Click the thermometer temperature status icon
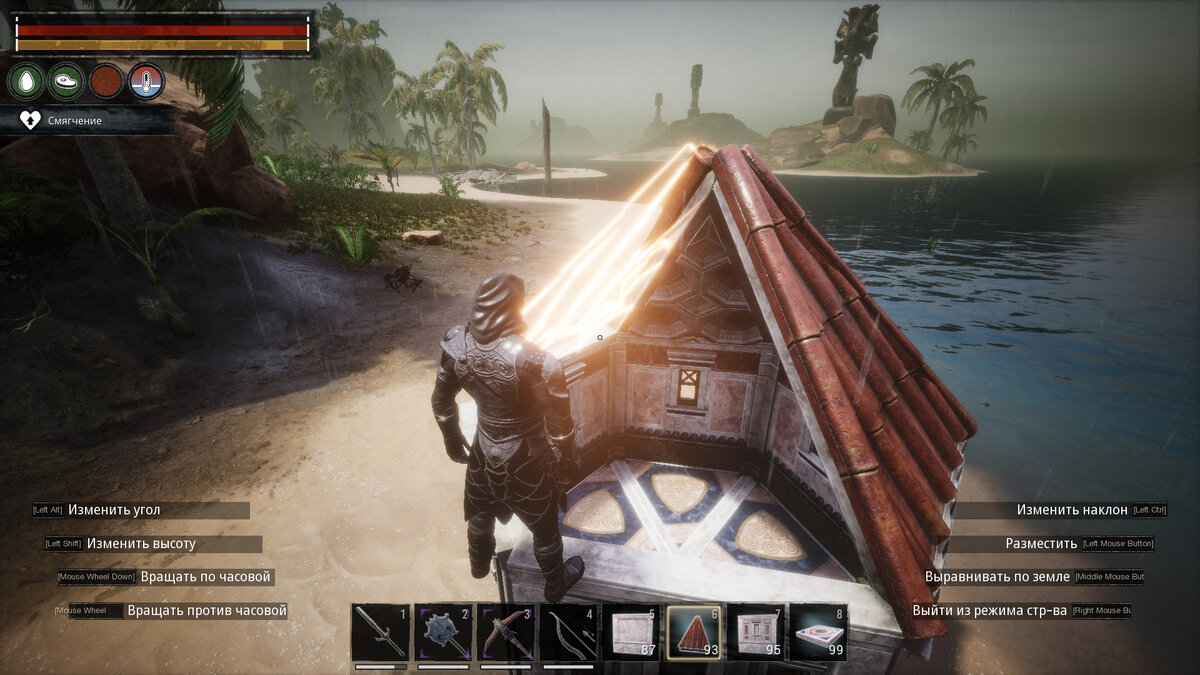The width and height of the screenshot is (1200, 675). pyautogui.click(x=147, y=81)
